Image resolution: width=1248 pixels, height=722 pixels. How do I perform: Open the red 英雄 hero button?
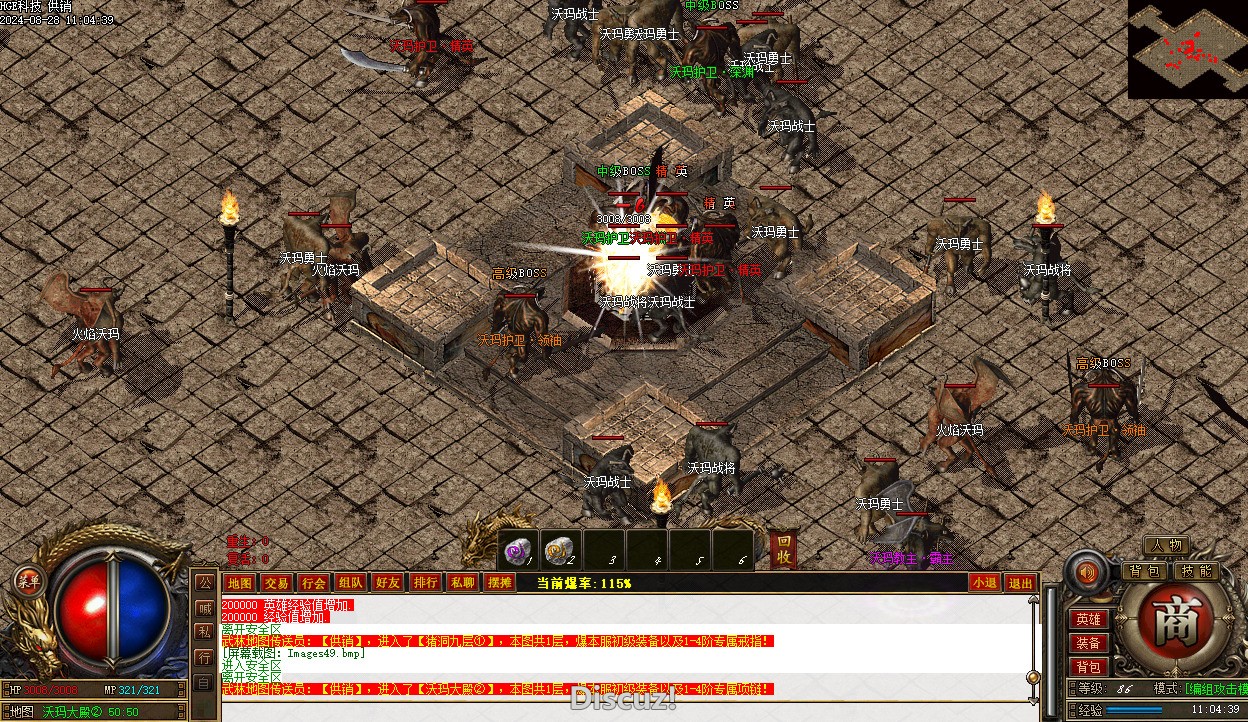pyautogui.click(x=1088, y=620)
